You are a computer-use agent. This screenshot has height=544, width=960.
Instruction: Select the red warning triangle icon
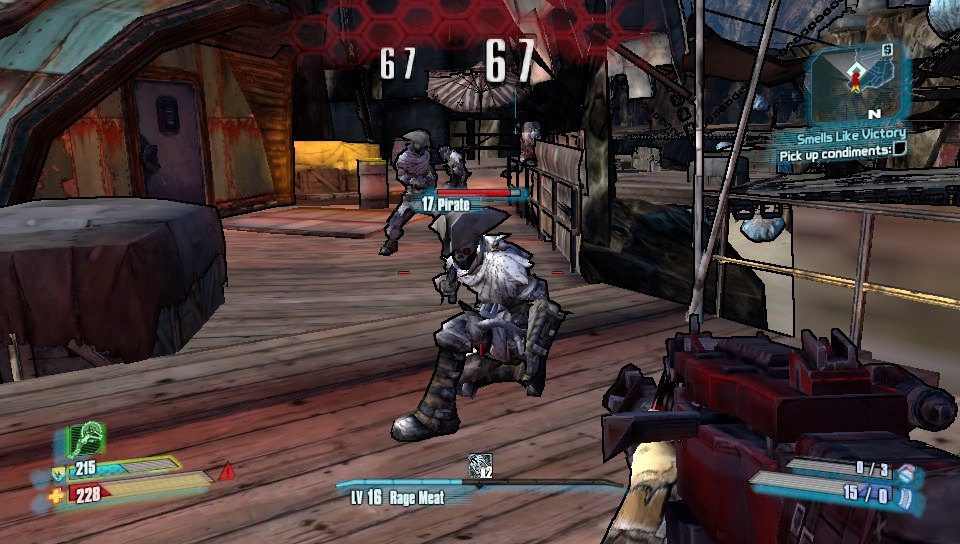pyautogui.click(x=227, y=469)
